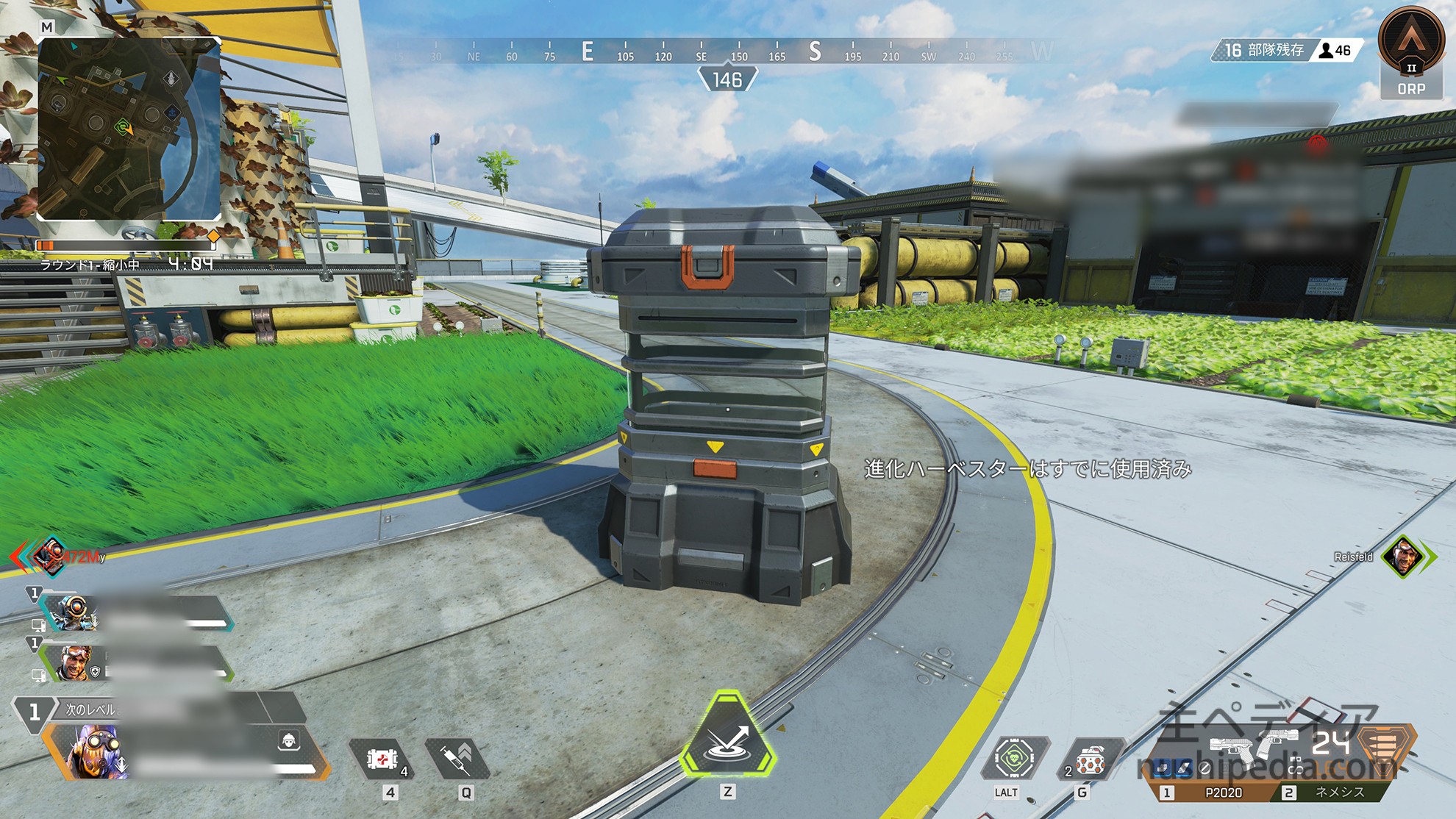Switch to the ネメシス weapon slot

1338,793
